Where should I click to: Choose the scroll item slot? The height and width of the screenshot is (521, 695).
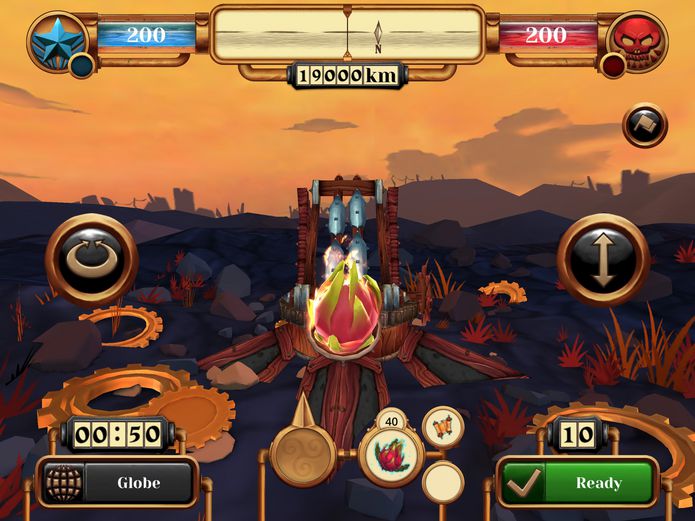pos(442,428)
